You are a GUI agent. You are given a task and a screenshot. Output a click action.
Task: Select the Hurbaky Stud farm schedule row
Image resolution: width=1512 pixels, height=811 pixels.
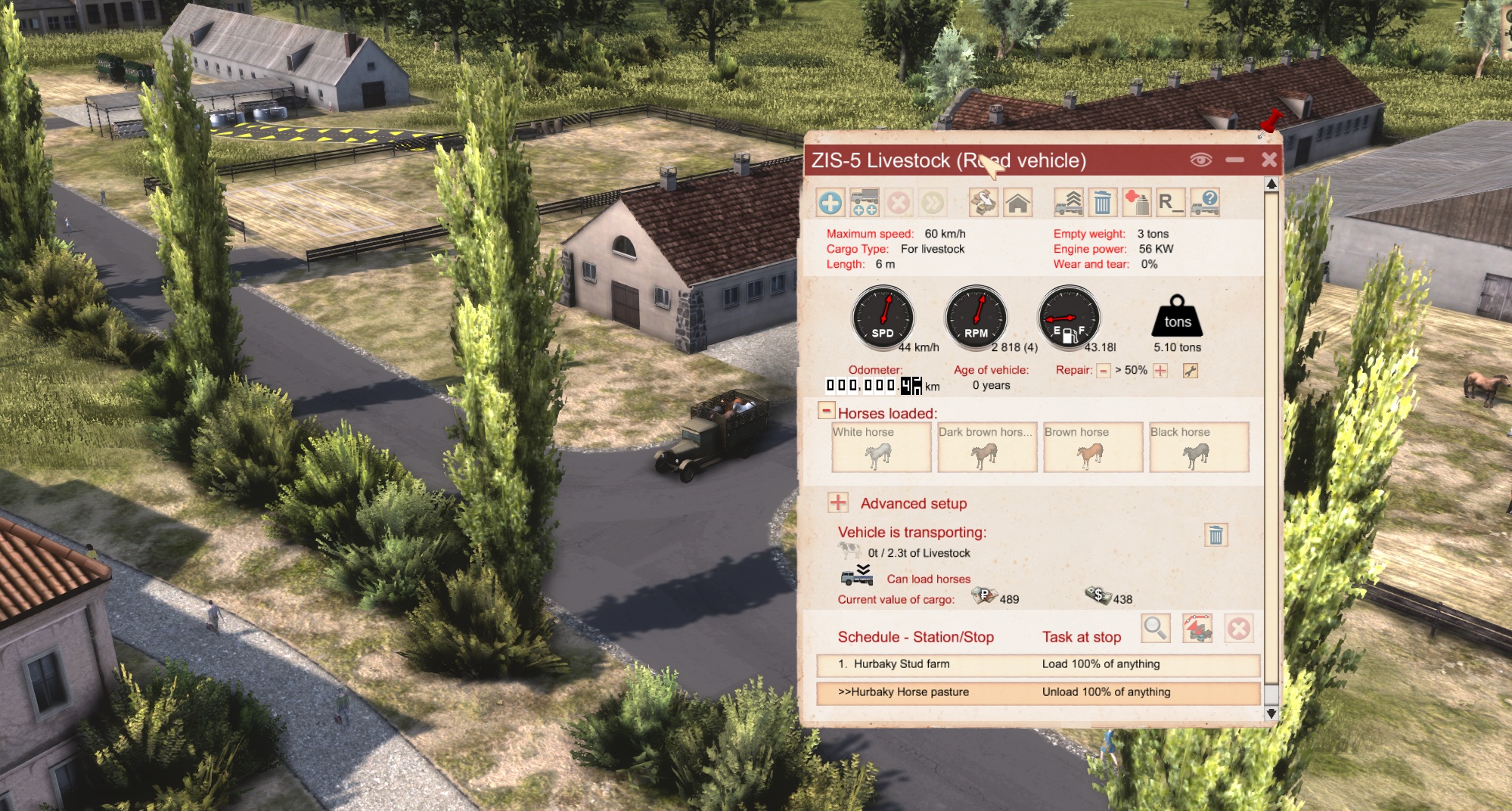(x=1038, y=664)
